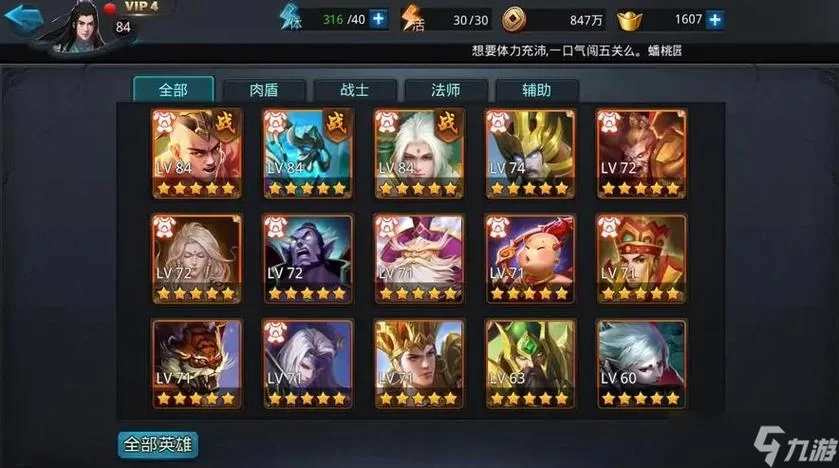This screenshot has height=468, width=839.
Task: Select the LV 84 mohawk hero card
Action: coord(196,153)
